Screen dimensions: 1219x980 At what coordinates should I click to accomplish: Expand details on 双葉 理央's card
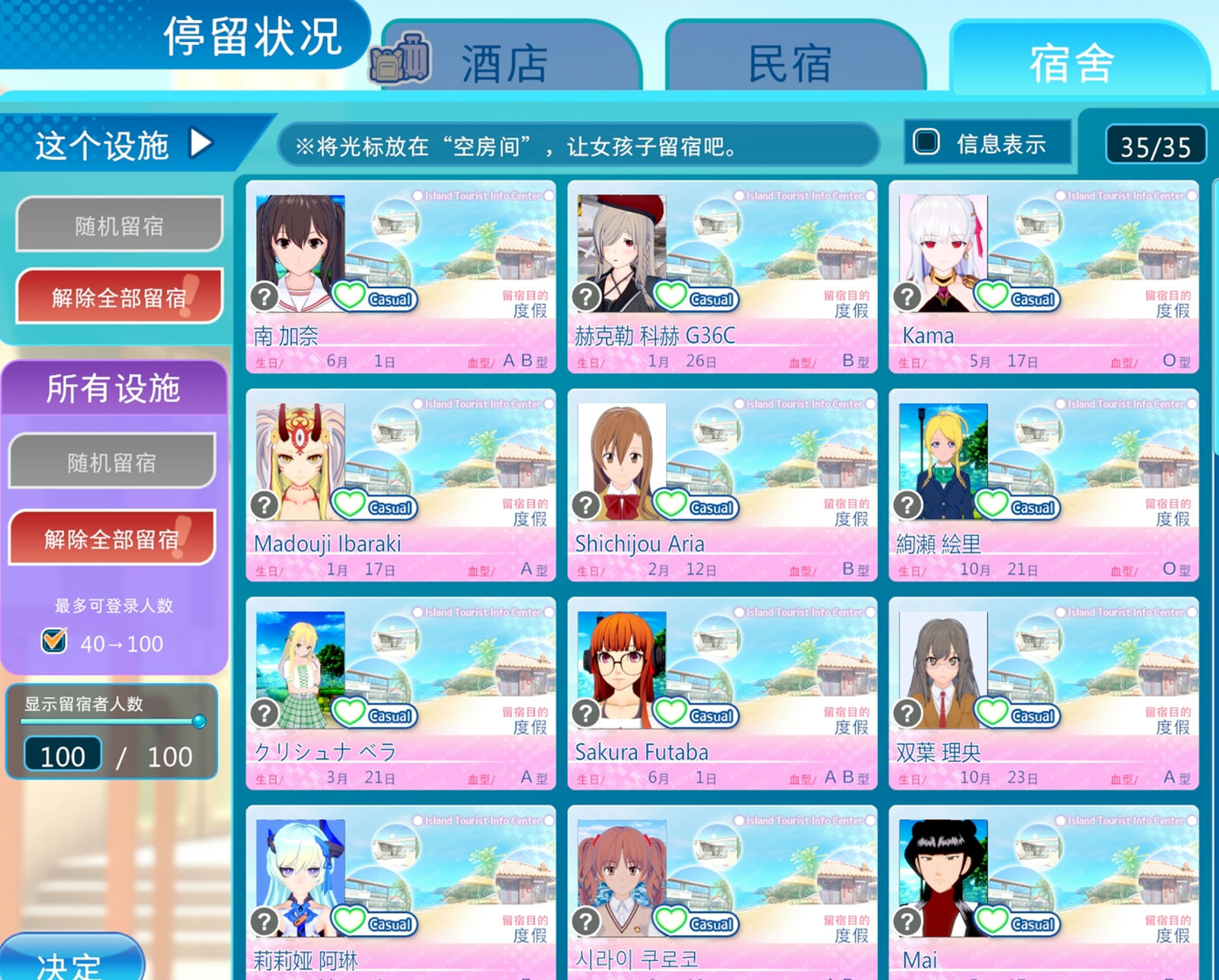click(907, 713)
